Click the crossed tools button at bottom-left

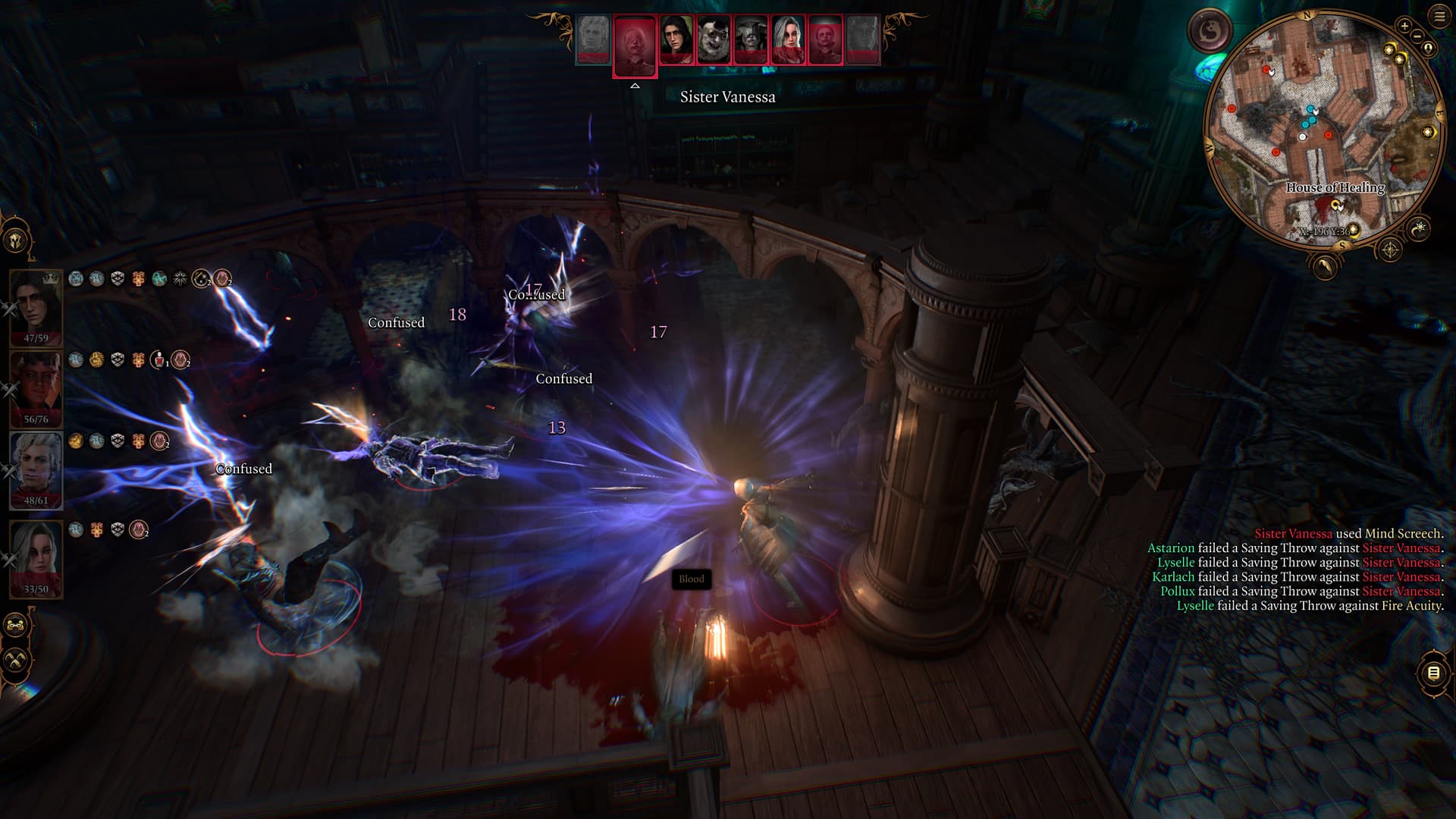(15, 661)
